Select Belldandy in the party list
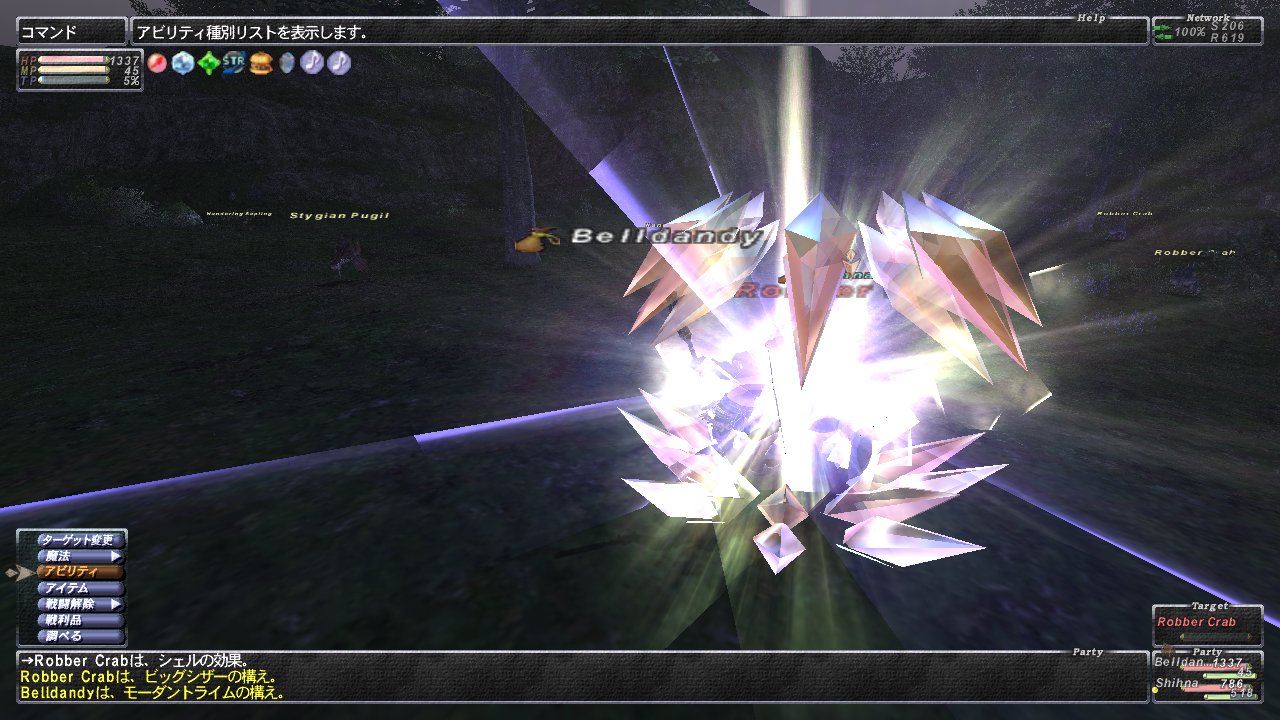This screenshot has height=720, width=1280. coord(1207,664)
